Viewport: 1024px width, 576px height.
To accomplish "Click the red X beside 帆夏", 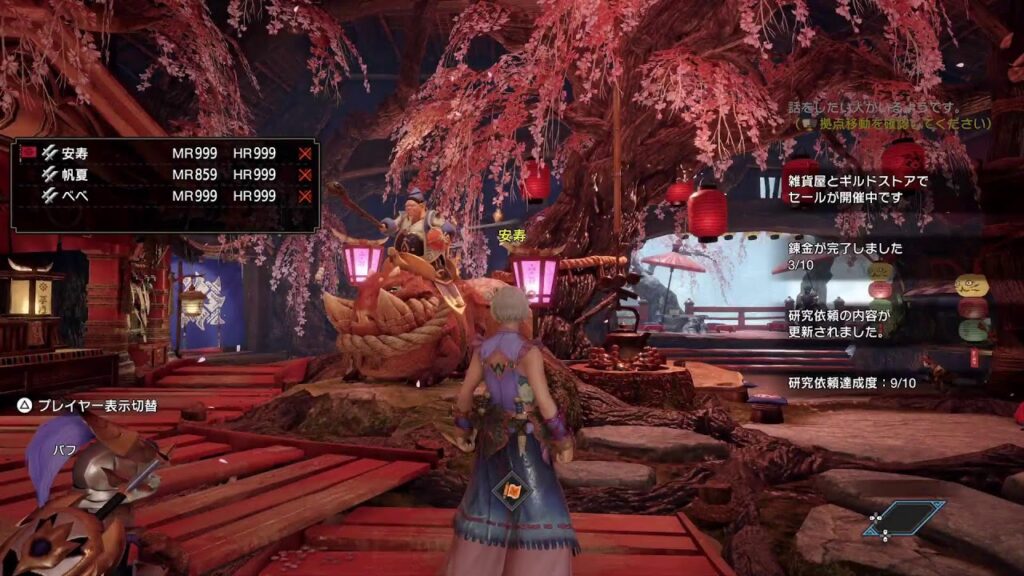I will [x=305, y=175].
